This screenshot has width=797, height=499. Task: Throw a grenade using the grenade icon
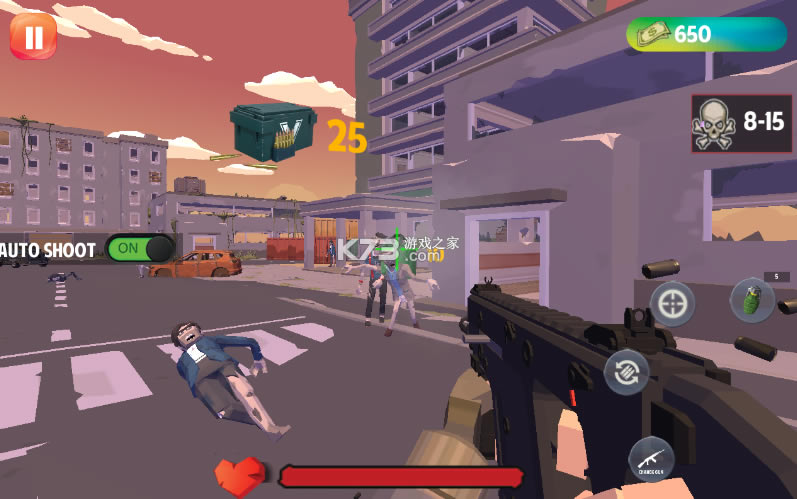pos(752,300)
